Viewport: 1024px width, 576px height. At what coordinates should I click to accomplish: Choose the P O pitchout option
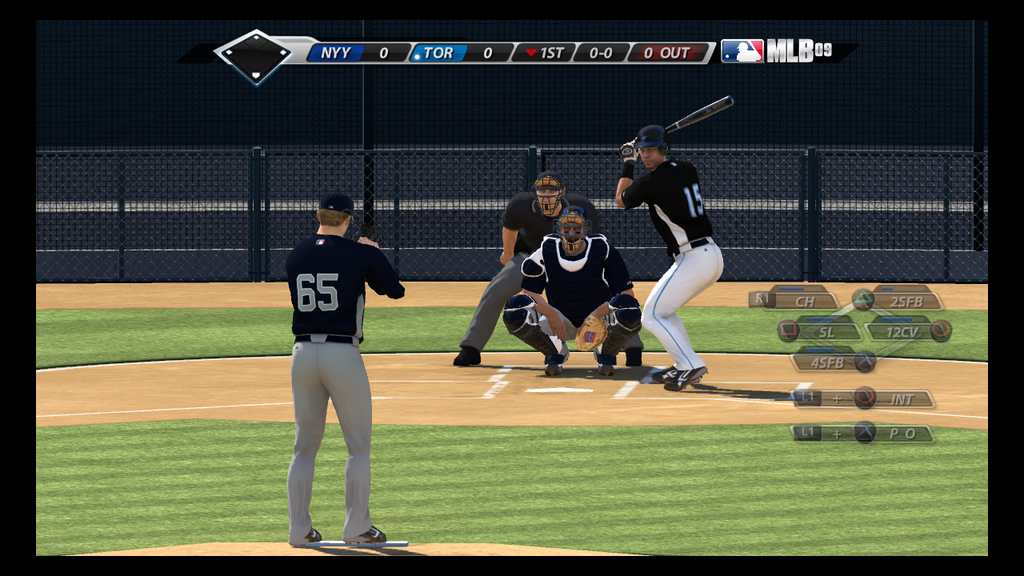coord(901,433)
